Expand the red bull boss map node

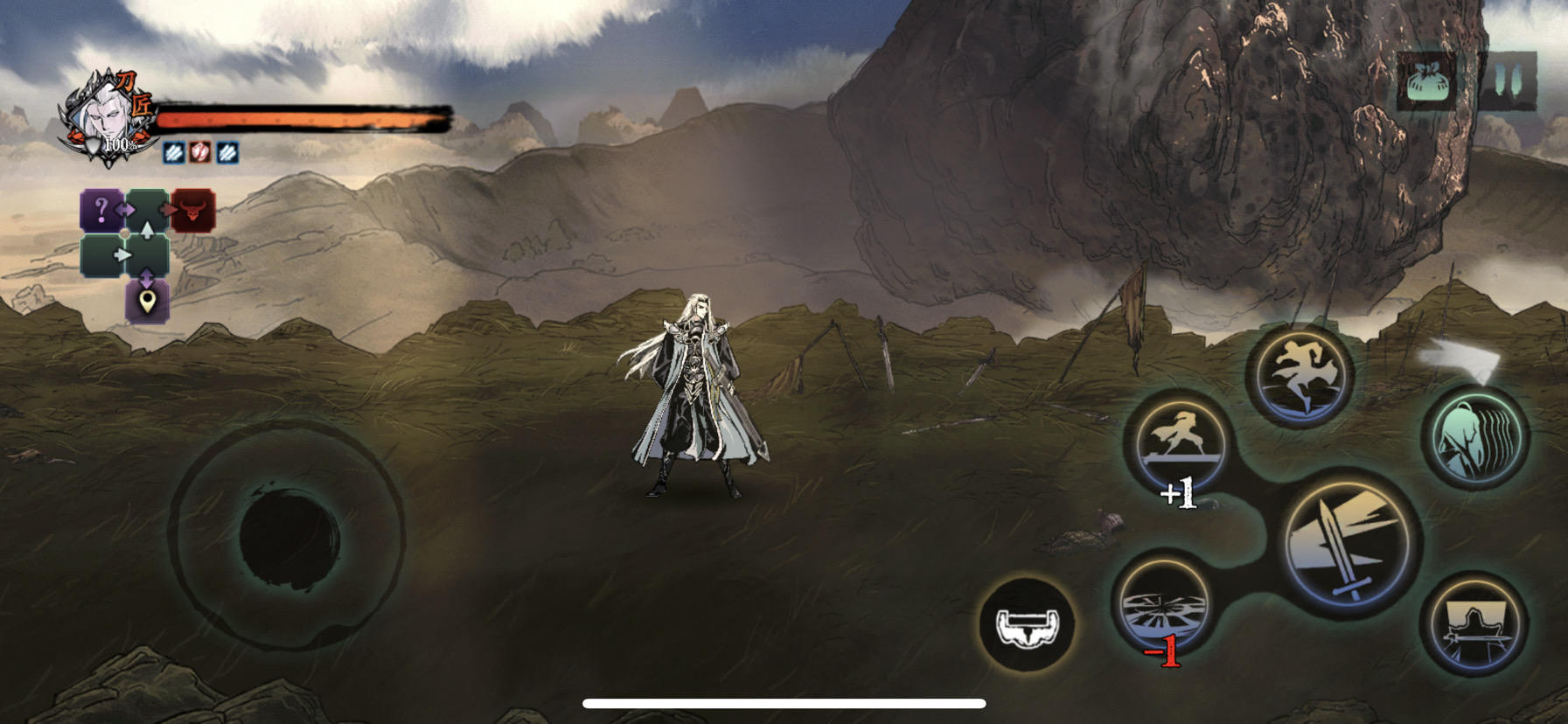(x=194, y=209)
